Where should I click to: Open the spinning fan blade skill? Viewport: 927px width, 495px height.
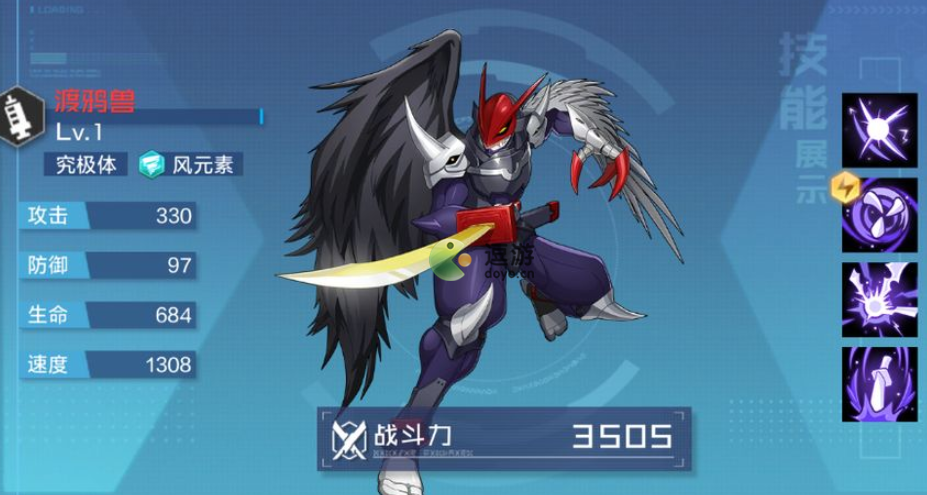[x=878, y=215]
